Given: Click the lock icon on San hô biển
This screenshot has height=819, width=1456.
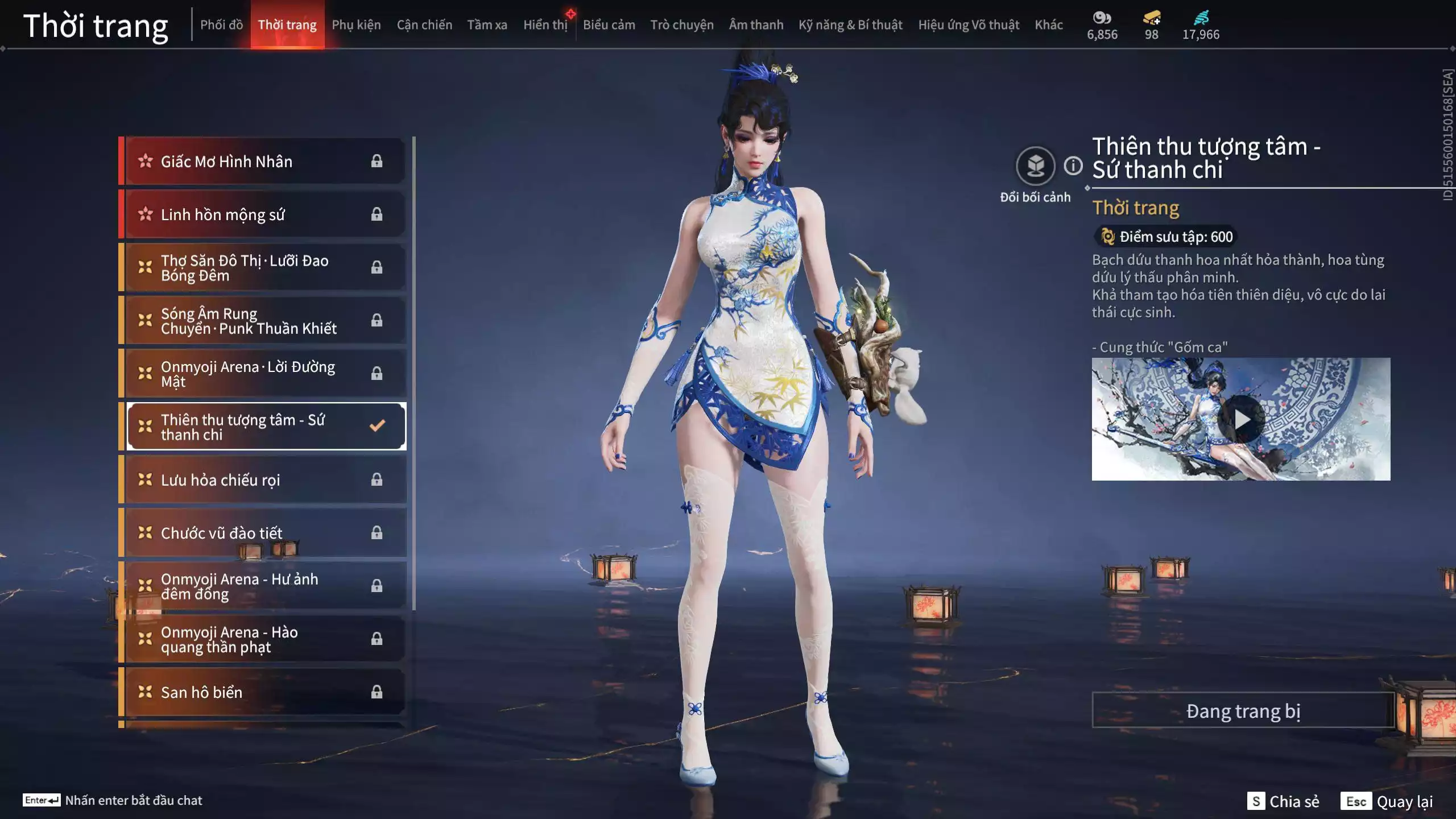Looking at the screenshot, I should coord(376,692).
